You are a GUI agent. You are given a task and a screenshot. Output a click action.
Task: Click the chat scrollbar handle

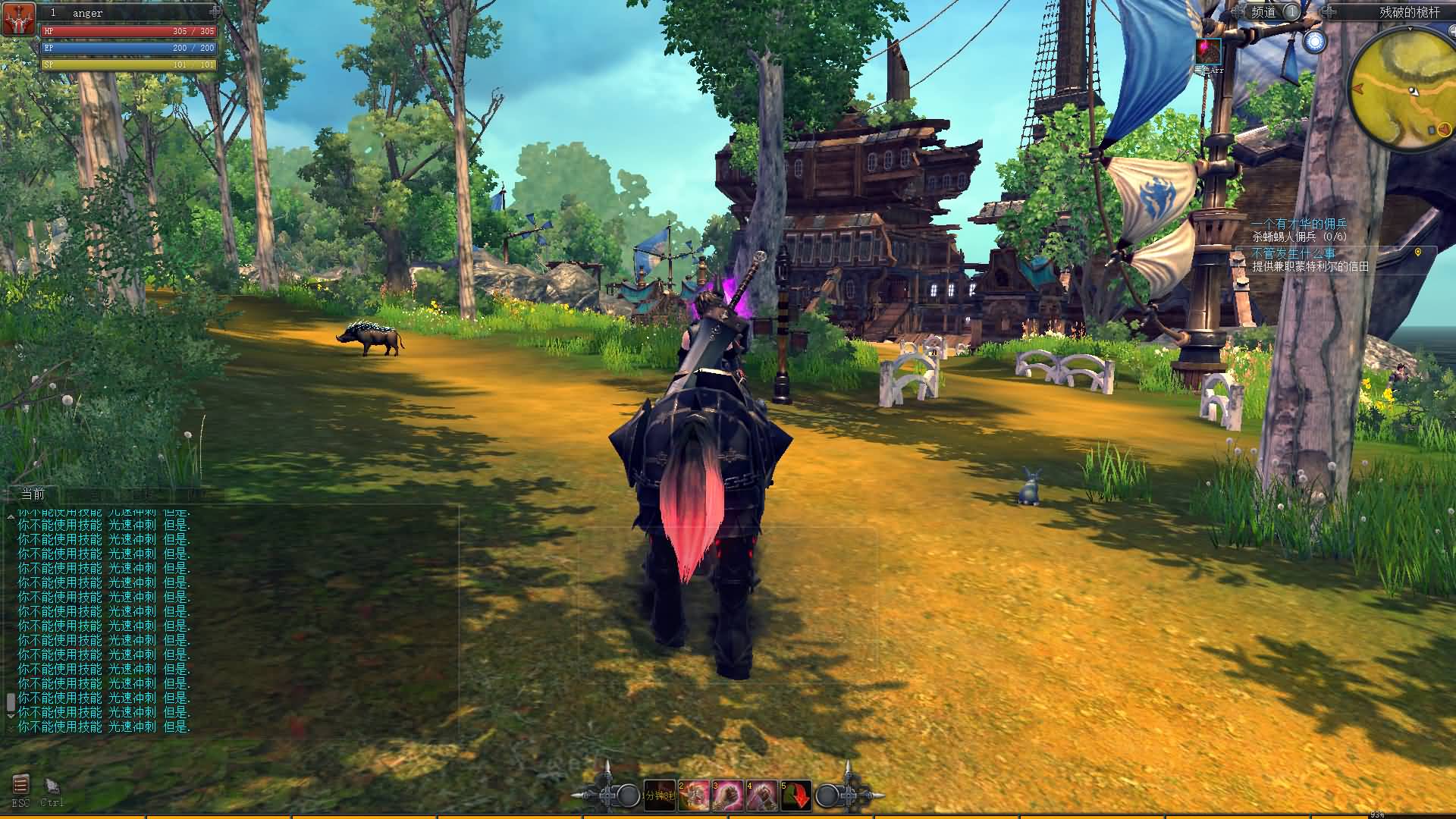coord(11,703)
